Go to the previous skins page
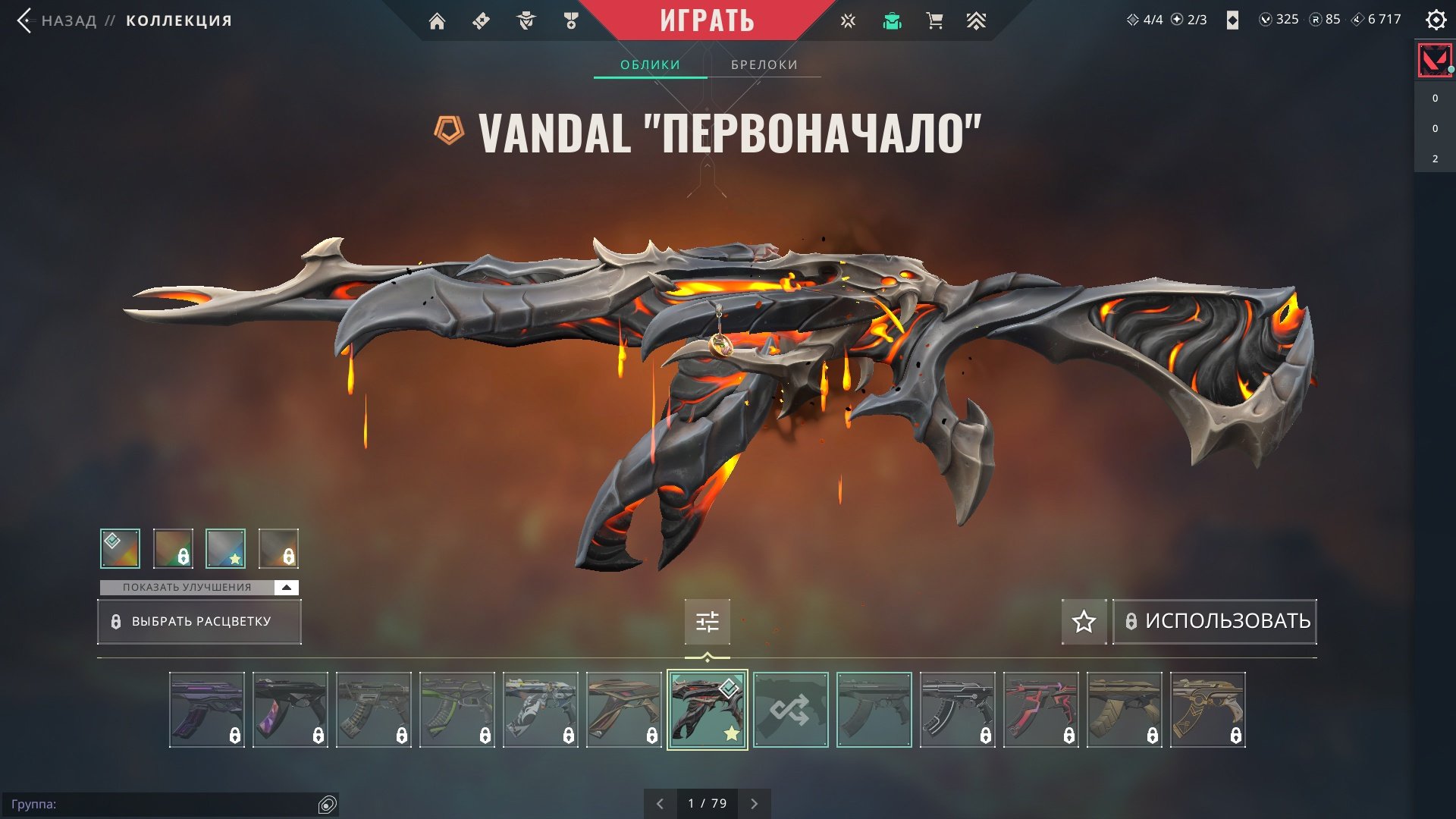1456x819 pixels. coord(660,804)
